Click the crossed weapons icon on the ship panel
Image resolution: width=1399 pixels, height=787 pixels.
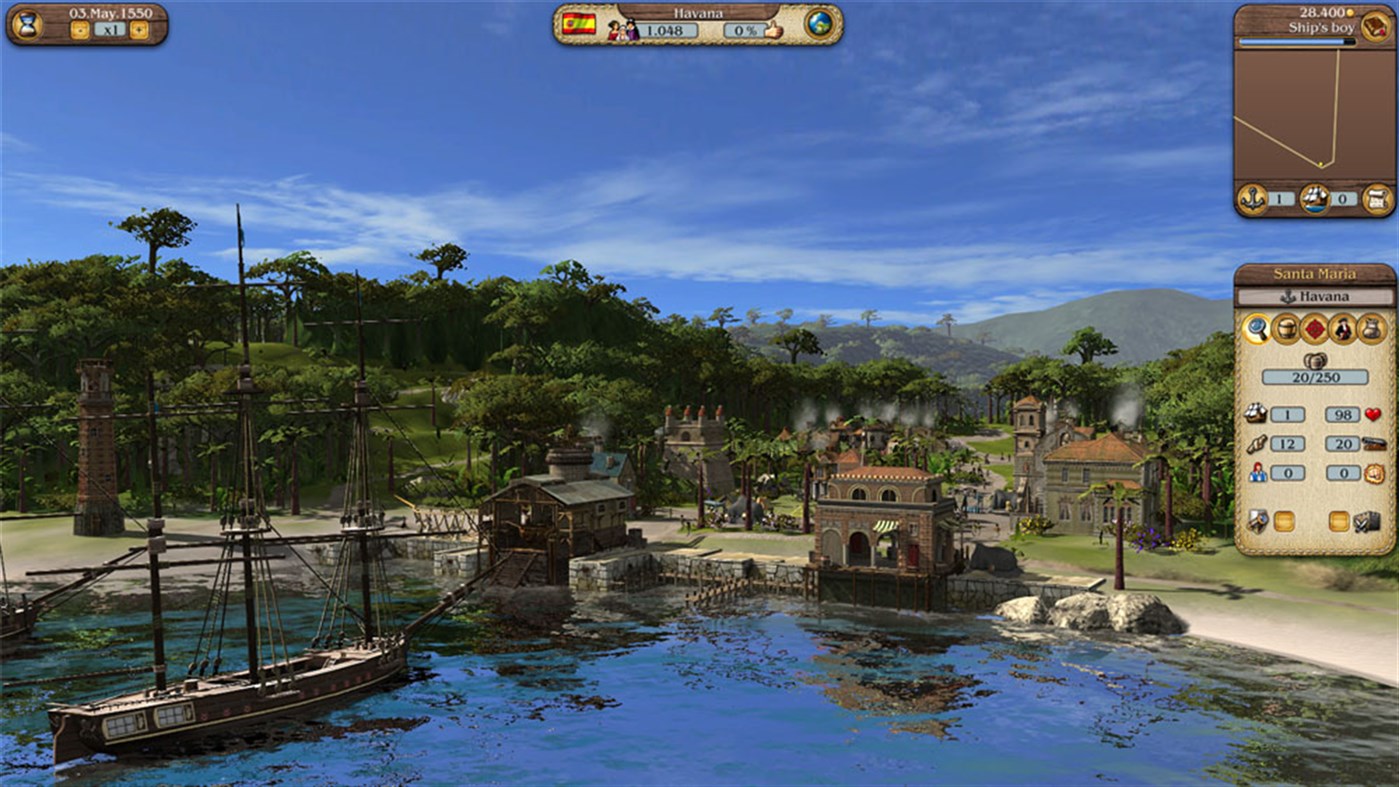[x=1365, y=520]
